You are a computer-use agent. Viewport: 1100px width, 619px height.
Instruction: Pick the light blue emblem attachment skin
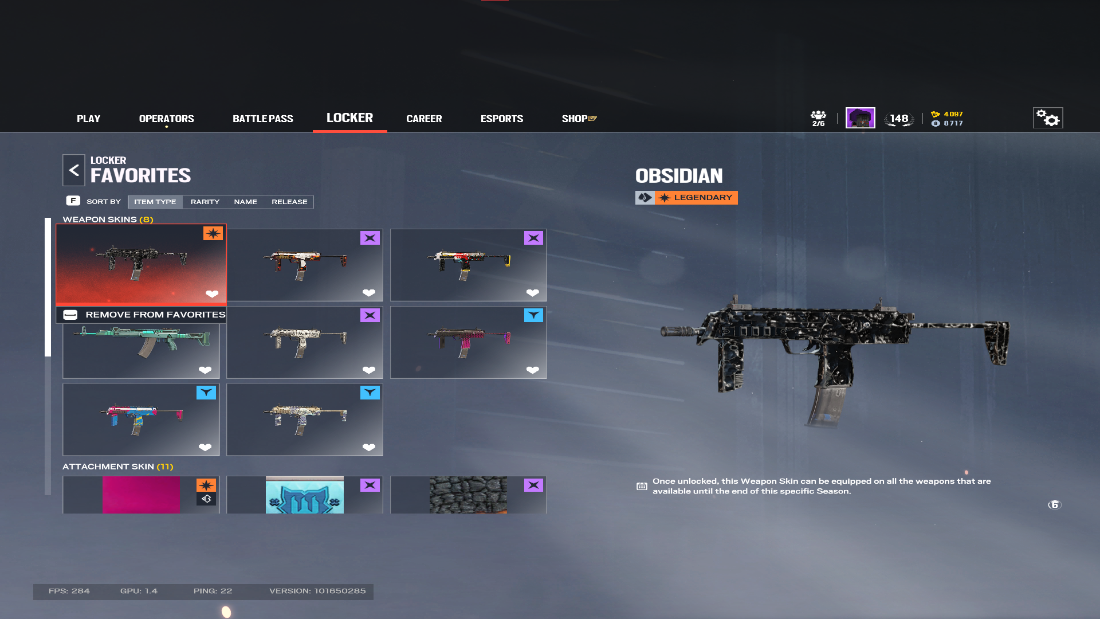(304, 495)
